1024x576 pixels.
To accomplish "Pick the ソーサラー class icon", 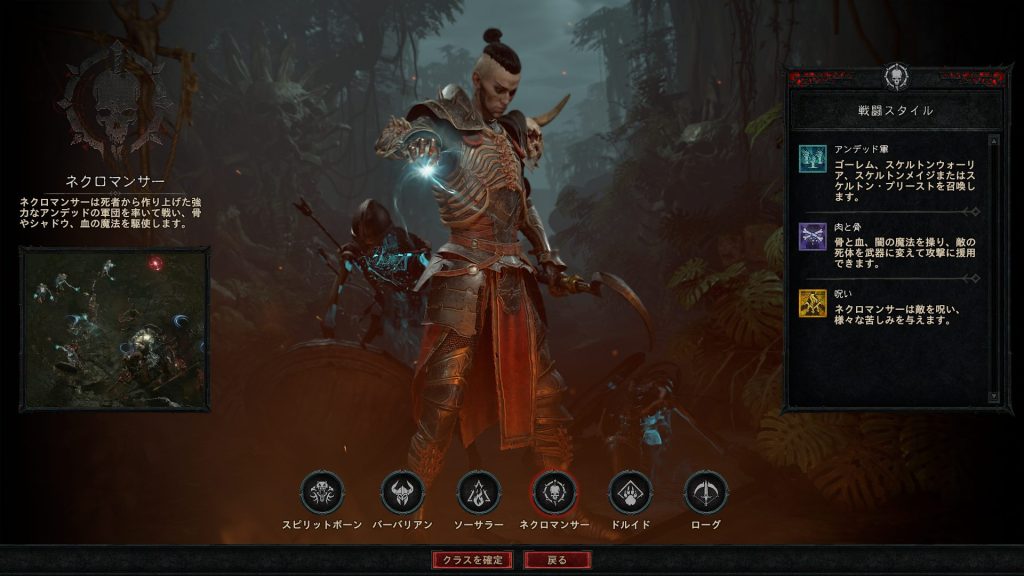I will point(478,493).
